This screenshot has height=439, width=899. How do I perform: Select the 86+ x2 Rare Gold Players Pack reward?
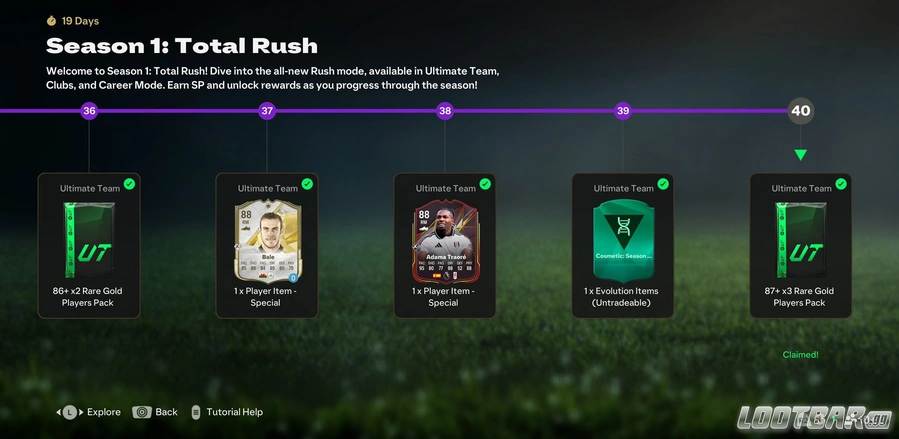(x=89, y=245)
